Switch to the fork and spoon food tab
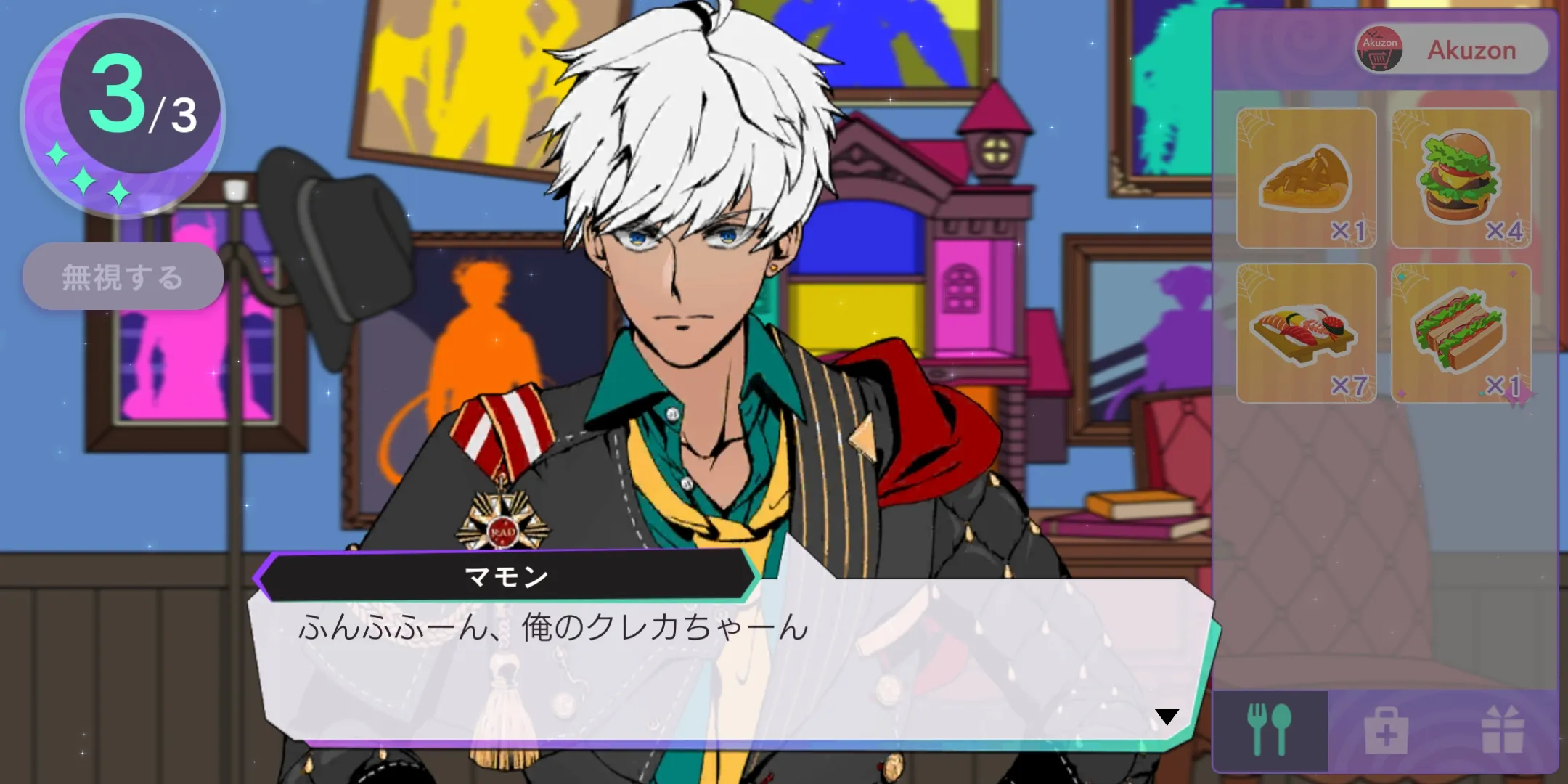1568x784 pixels. (1270, 730)
